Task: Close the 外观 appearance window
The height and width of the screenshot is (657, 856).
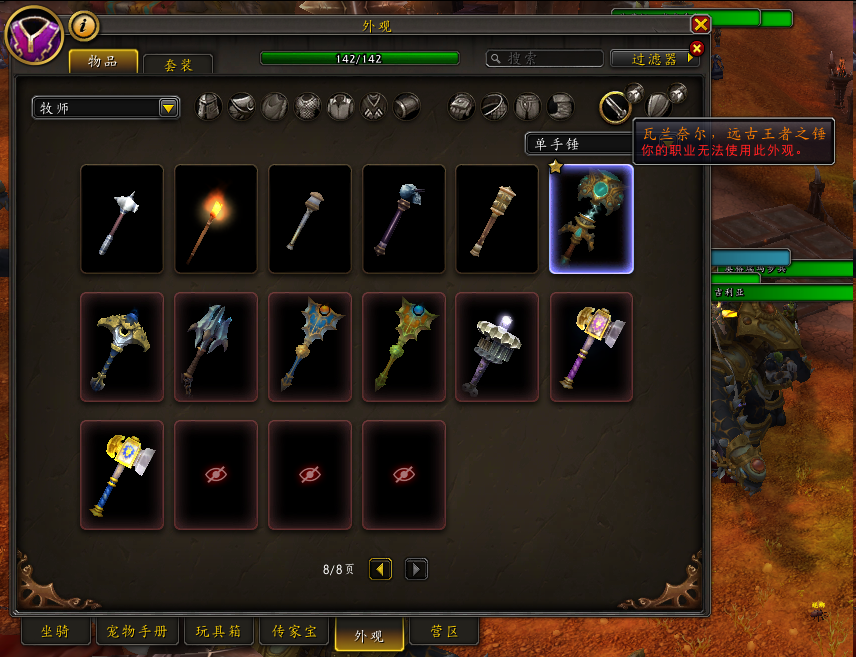Action: pos(700,24)
